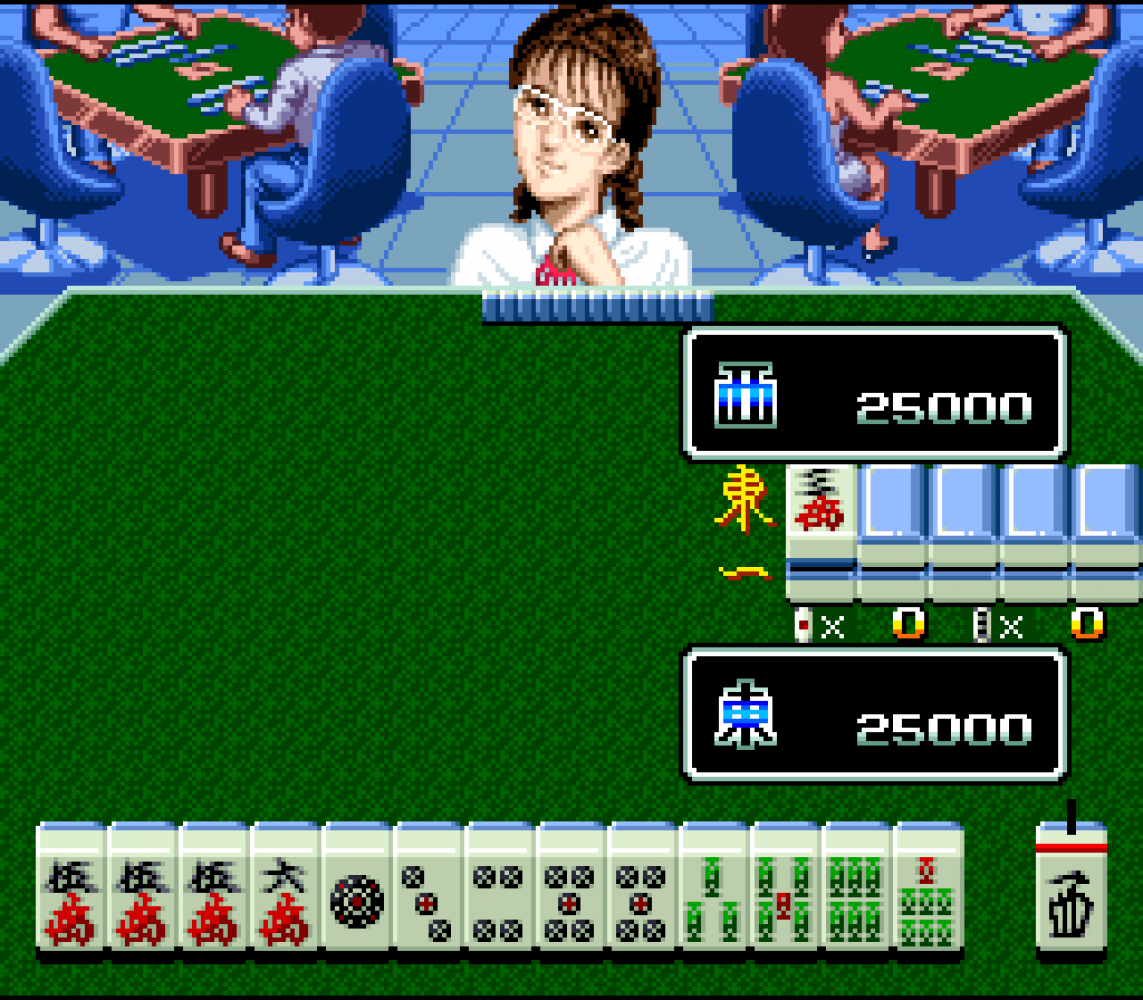1143x1000 pixels.
Task: Select the seven-bamboo tile with red top
Action: click(928, 888)
